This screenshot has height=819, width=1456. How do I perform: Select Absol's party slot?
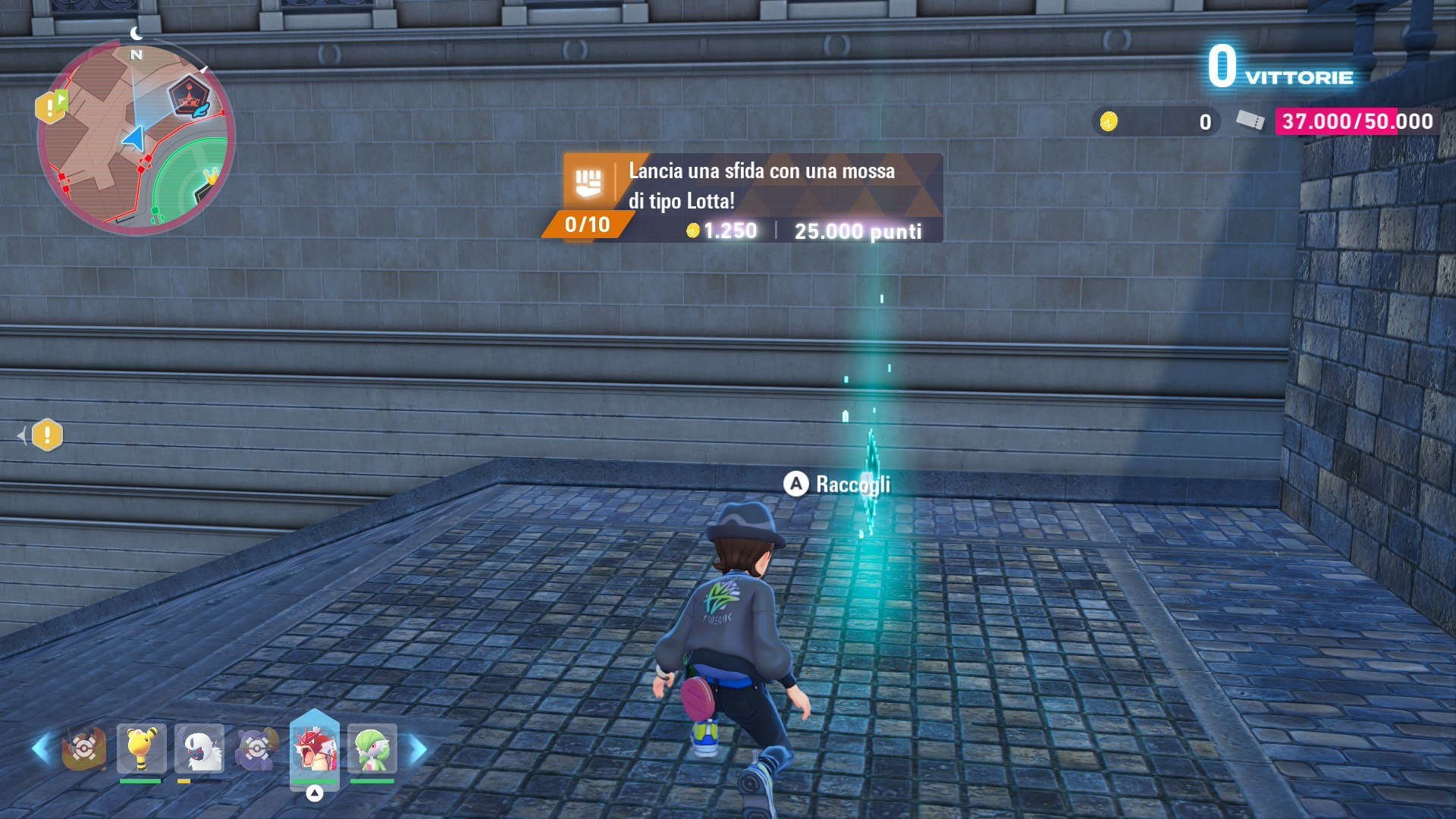pos(199,749)
